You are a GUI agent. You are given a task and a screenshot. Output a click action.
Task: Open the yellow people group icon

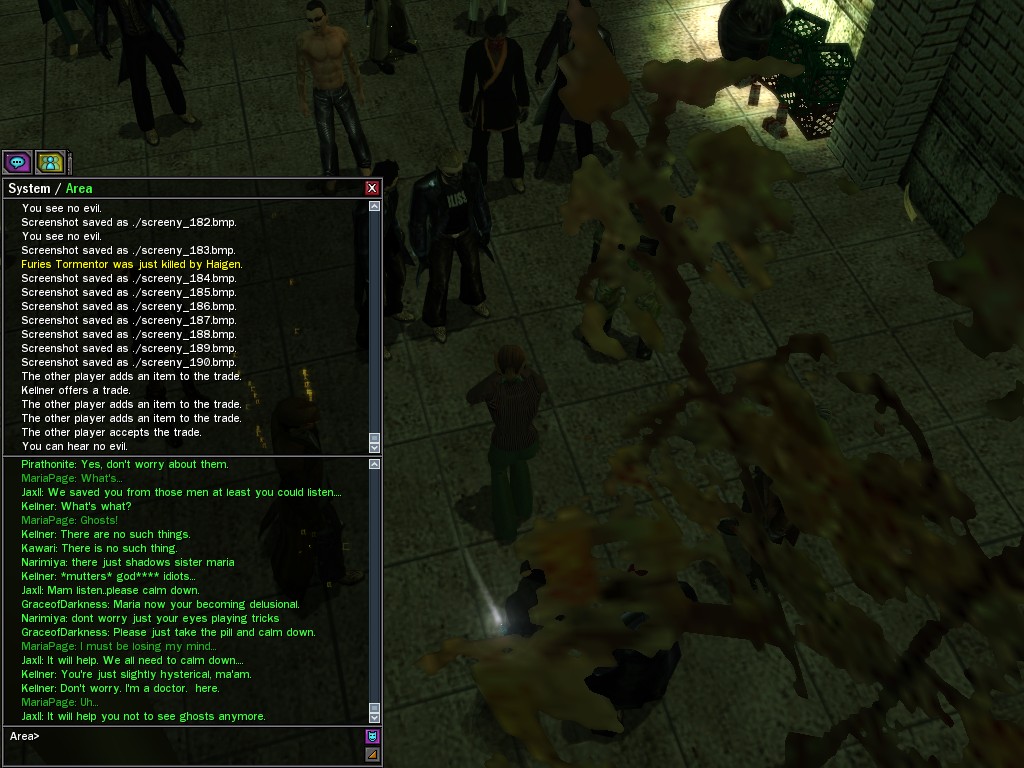(50, 162)
